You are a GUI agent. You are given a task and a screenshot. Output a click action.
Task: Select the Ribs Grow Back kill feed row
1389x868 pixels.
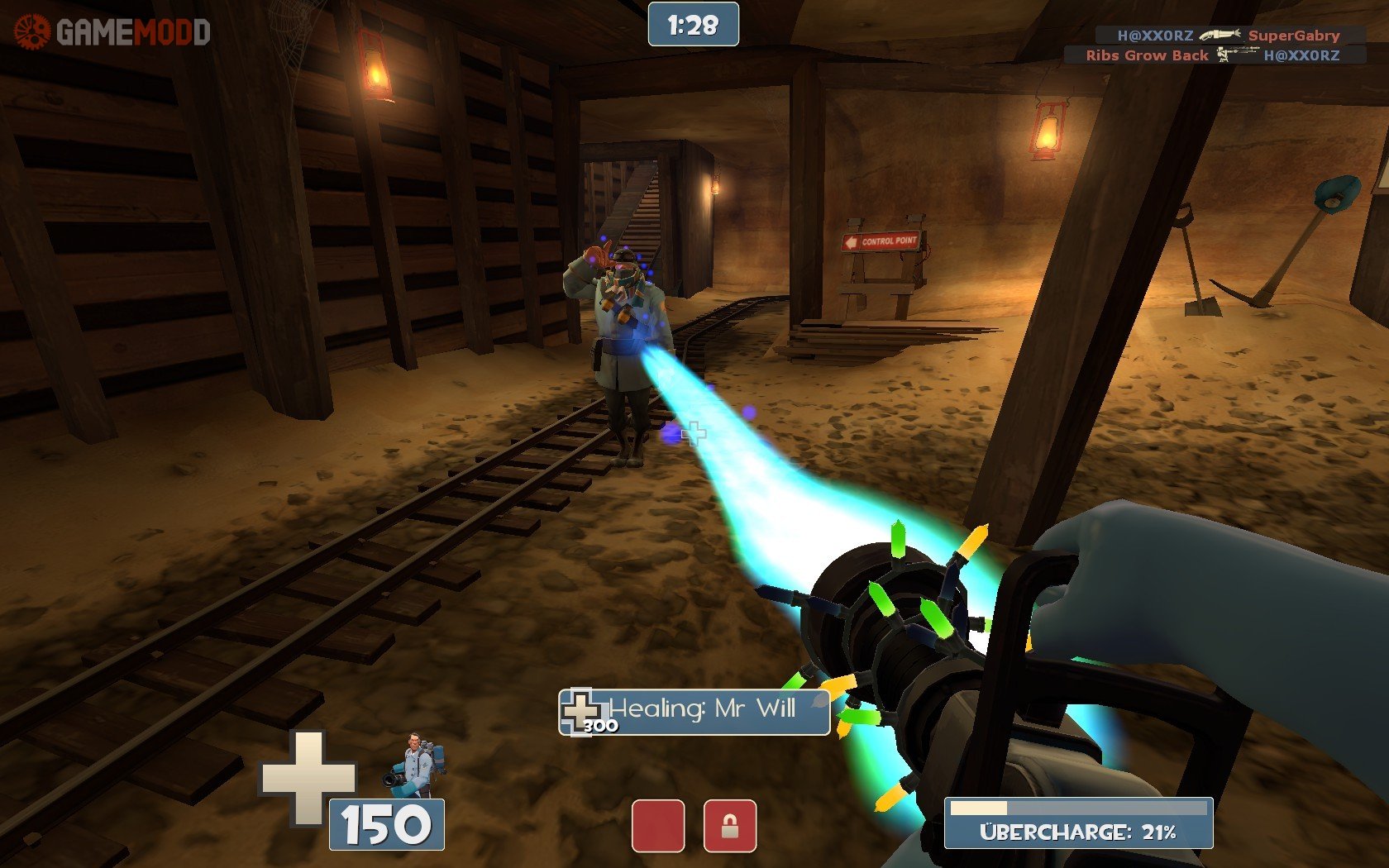click(x=1213, y=55)
